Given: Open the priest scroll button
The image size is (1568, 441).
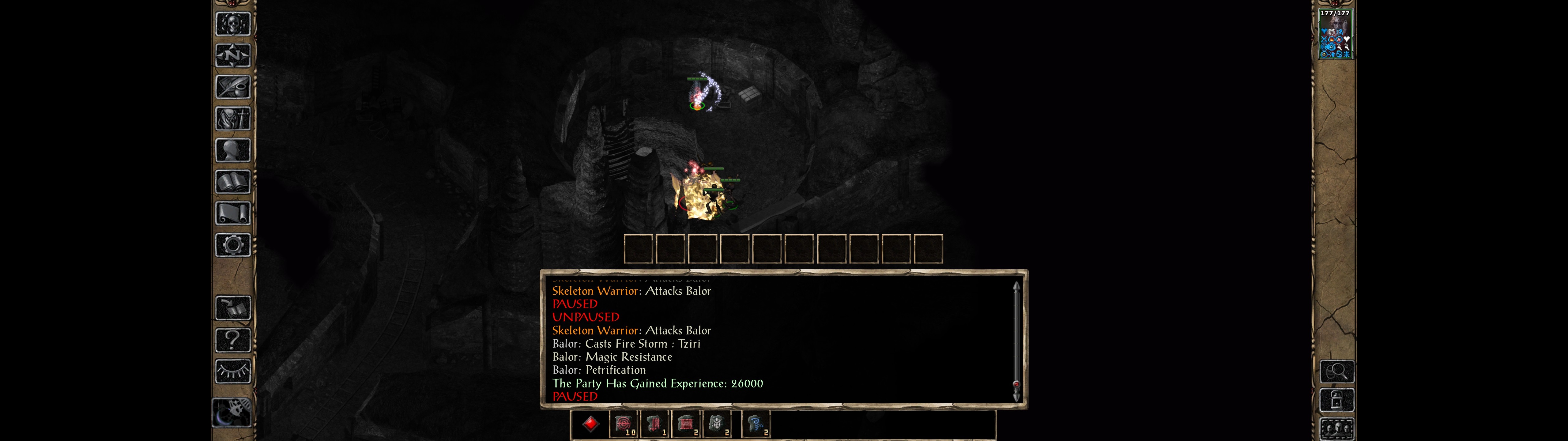Looking at the screenshot, I should (233, 213).
